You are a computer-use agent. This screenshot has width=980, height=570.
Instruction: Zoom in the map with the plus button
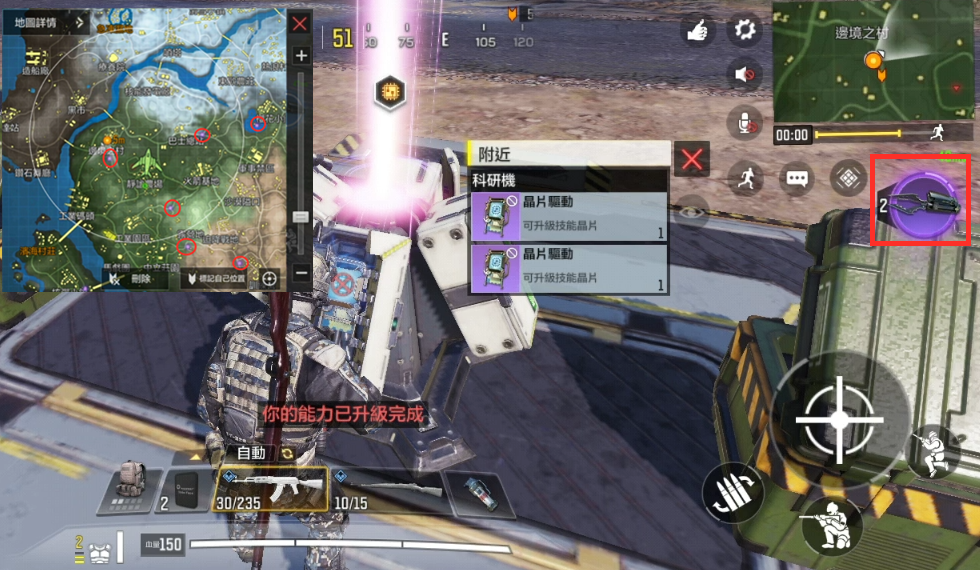301,56
